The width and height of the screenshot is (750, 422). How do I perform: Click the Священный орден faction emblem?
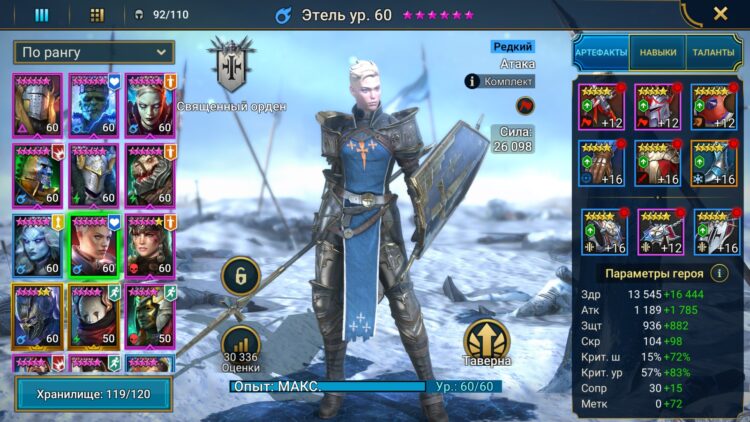point(232,67)
